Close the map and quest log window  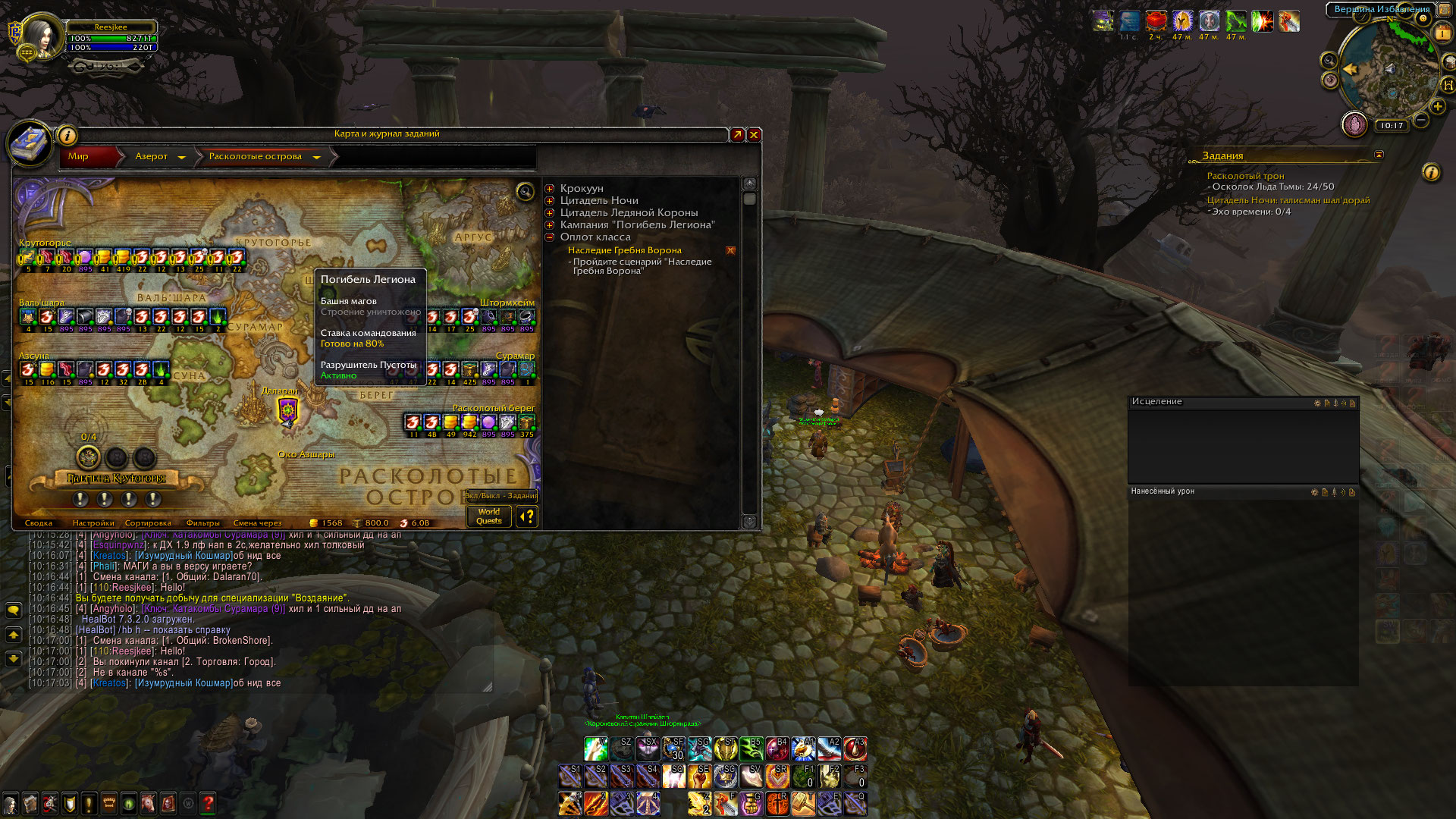(754, 135)
